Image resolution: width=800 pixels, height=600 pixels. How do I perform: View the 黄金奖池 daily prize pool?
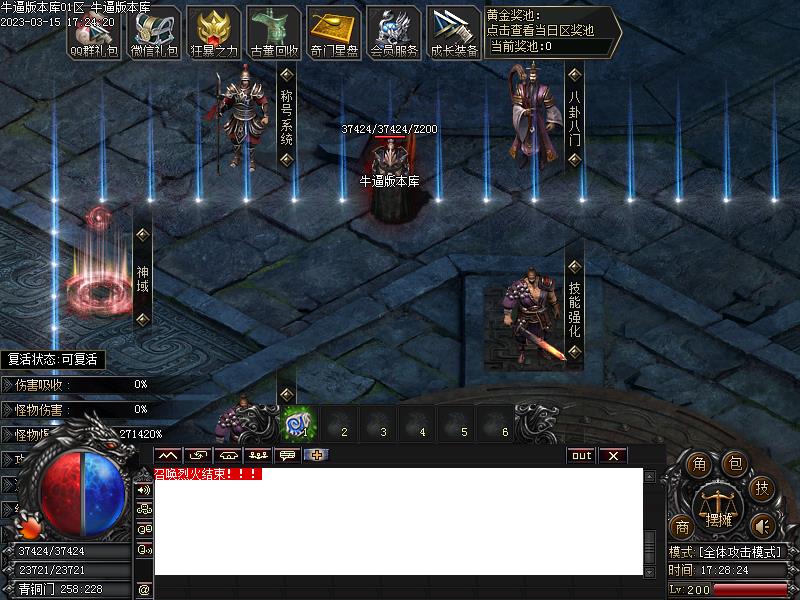(552, 31)
